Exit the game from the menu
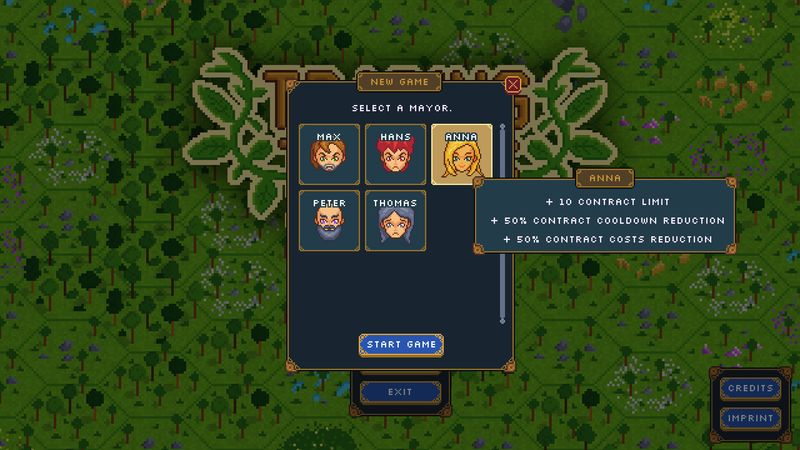 pyautogui.click(x=400, y=393)
